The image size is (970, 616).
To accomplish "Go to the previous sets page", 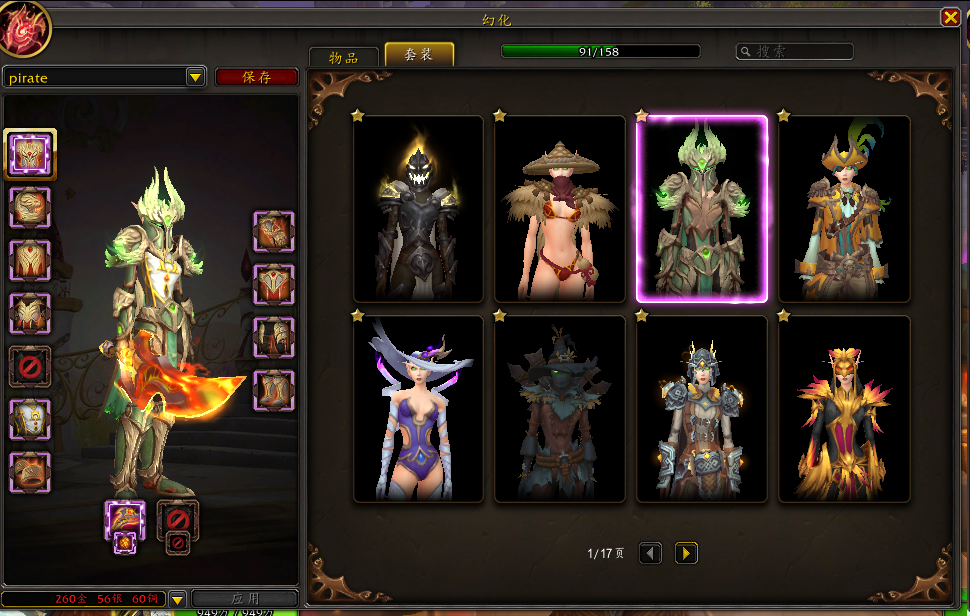I will coord(650,553).
